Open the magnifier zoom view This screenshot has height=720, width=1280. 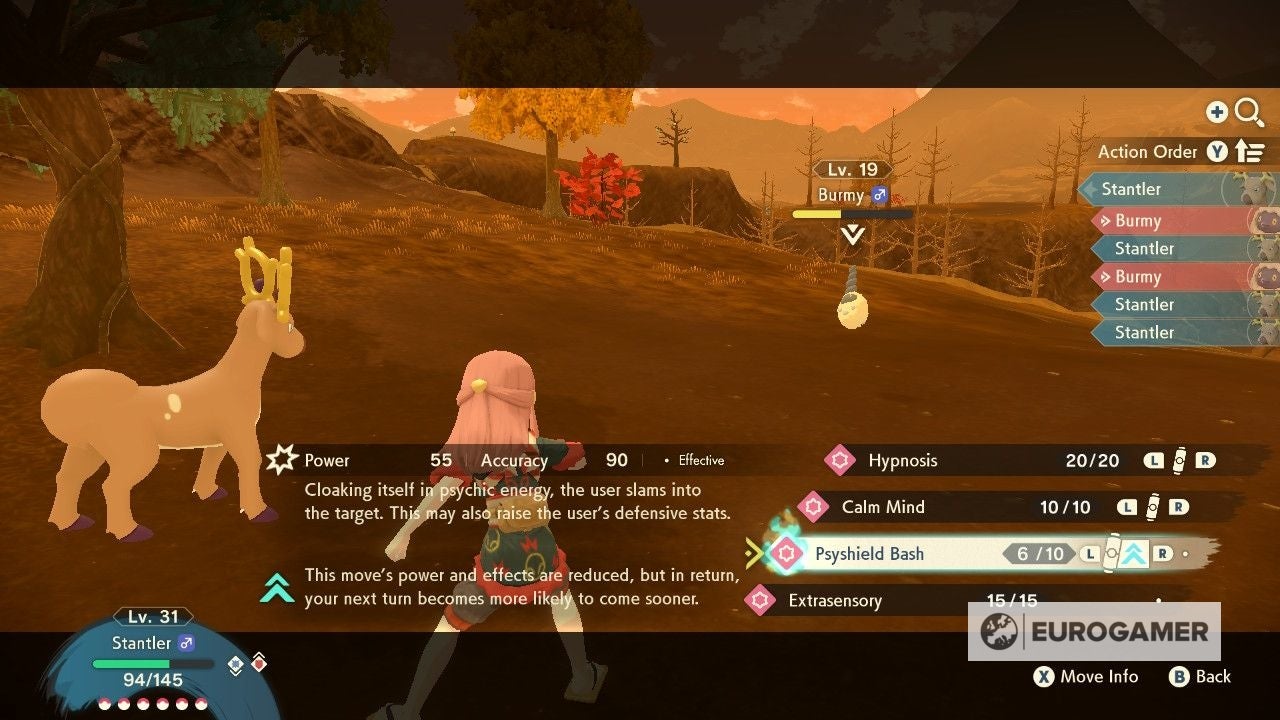click(x=1249, y=113)
